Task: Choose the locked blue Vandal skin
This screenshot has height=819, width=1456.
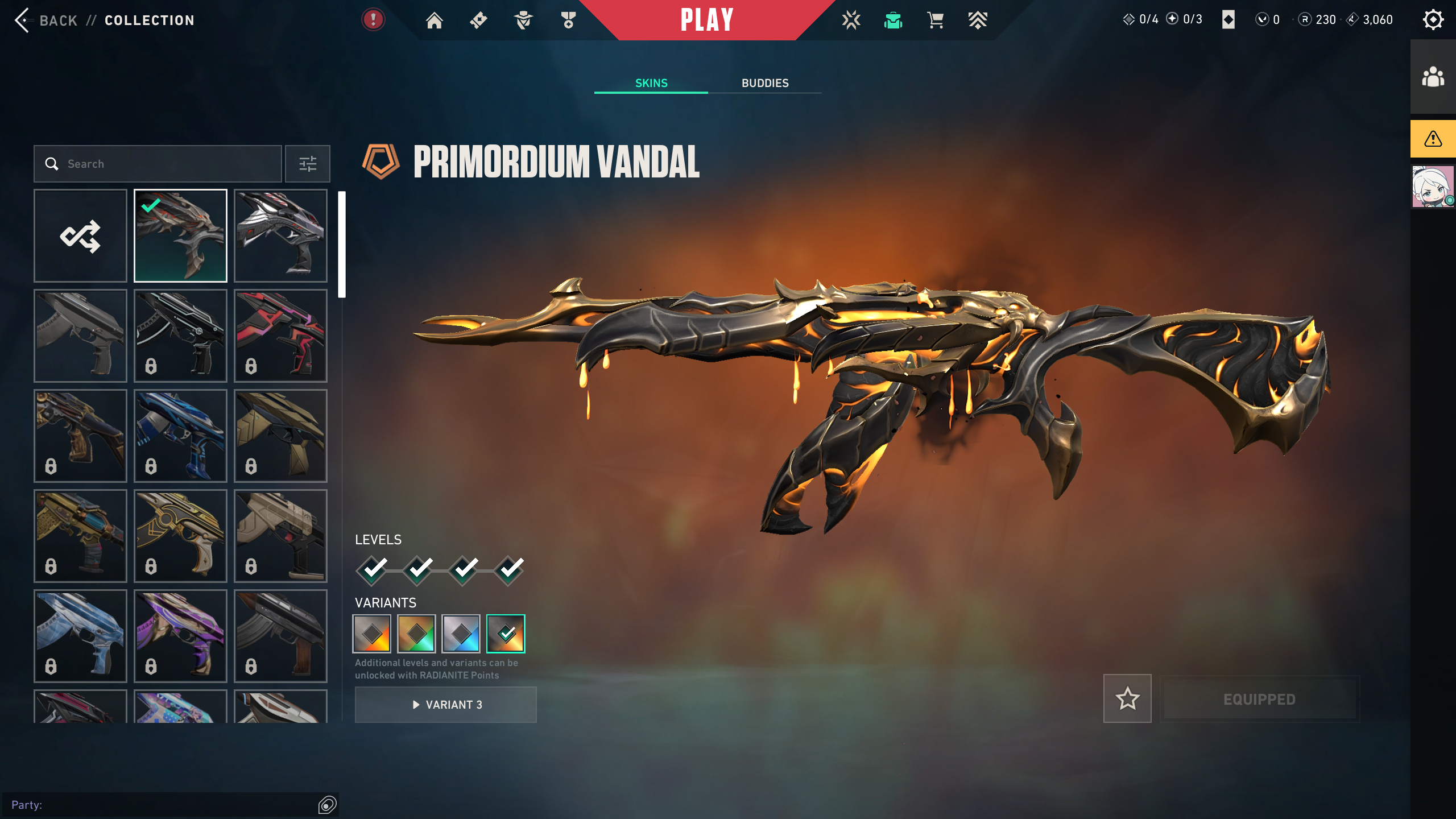Action: (x=180, y=436)
